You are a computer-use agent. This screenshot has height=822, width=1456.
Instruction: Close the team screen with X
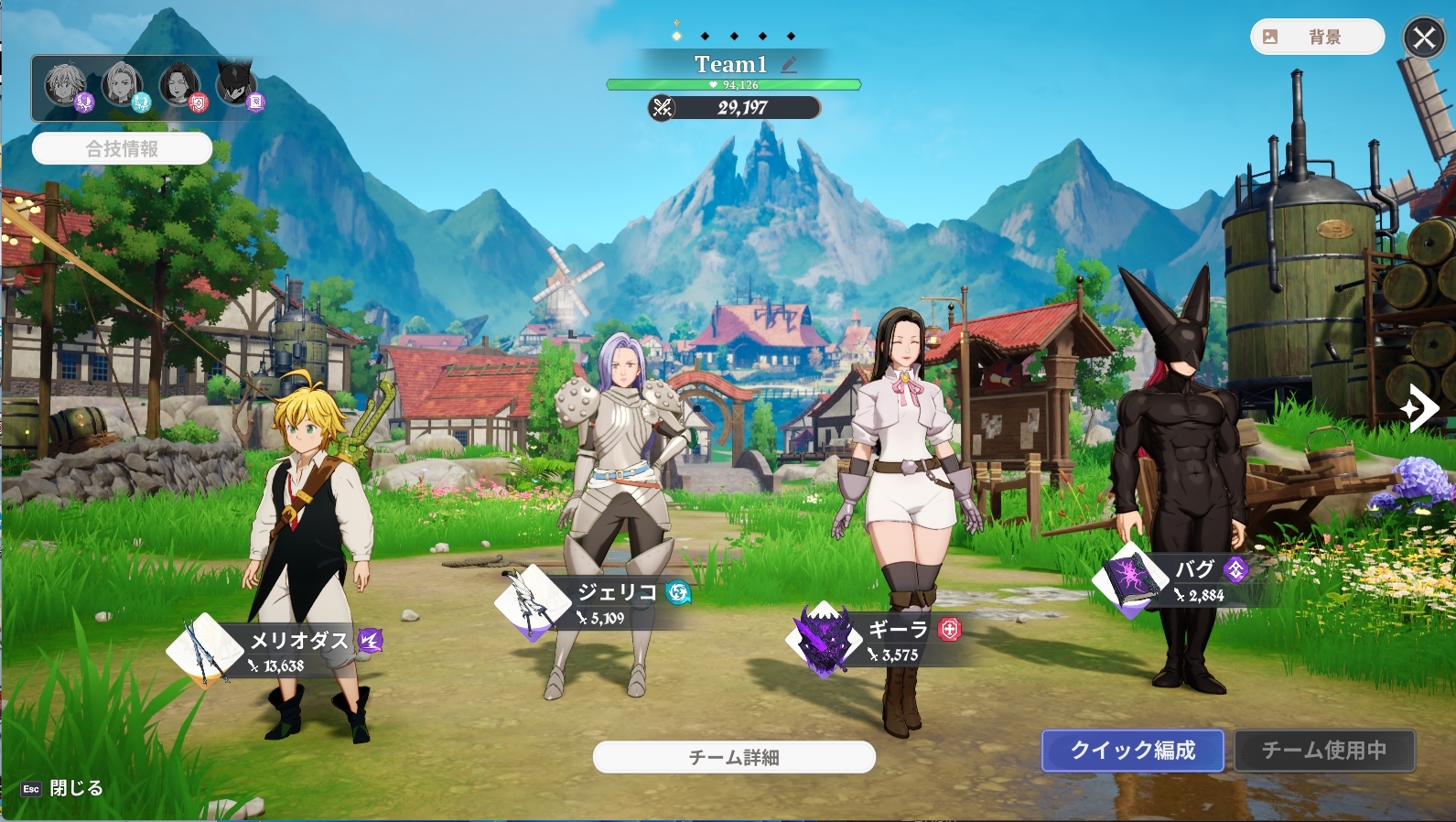pyautogui.click(x=1424, y=38)
